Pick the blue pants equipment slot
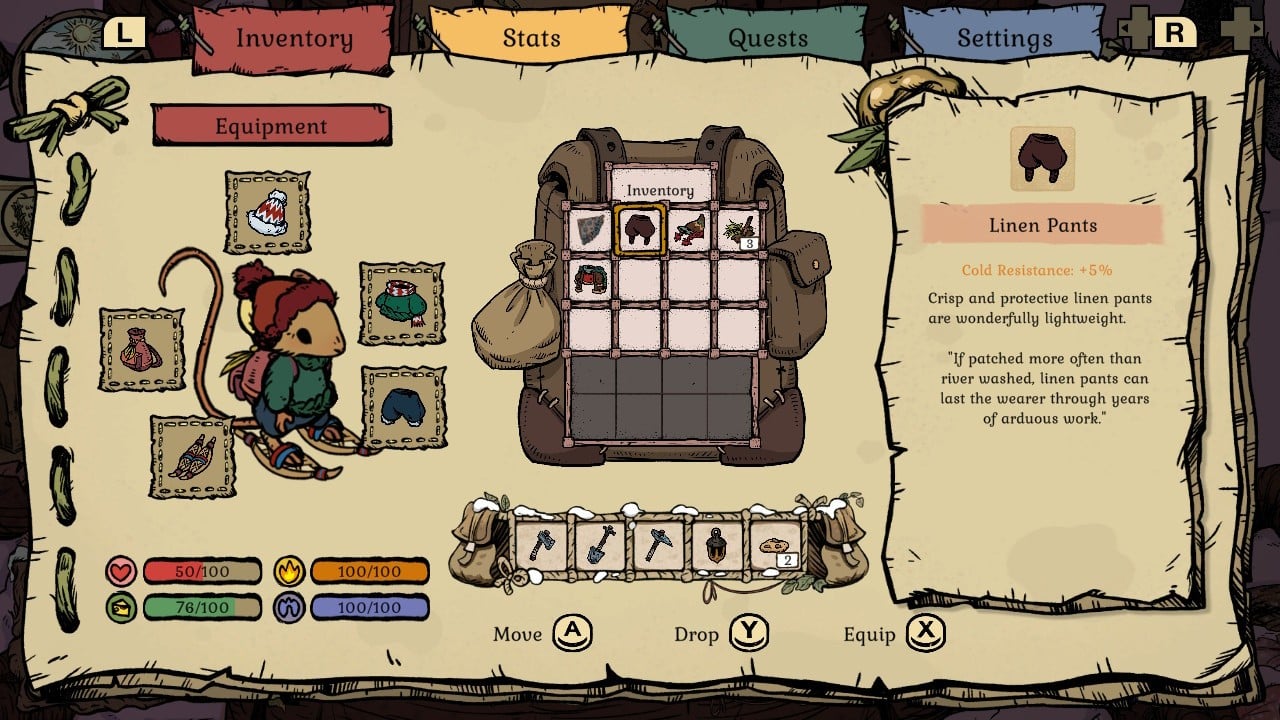 [x=403, y=406]
